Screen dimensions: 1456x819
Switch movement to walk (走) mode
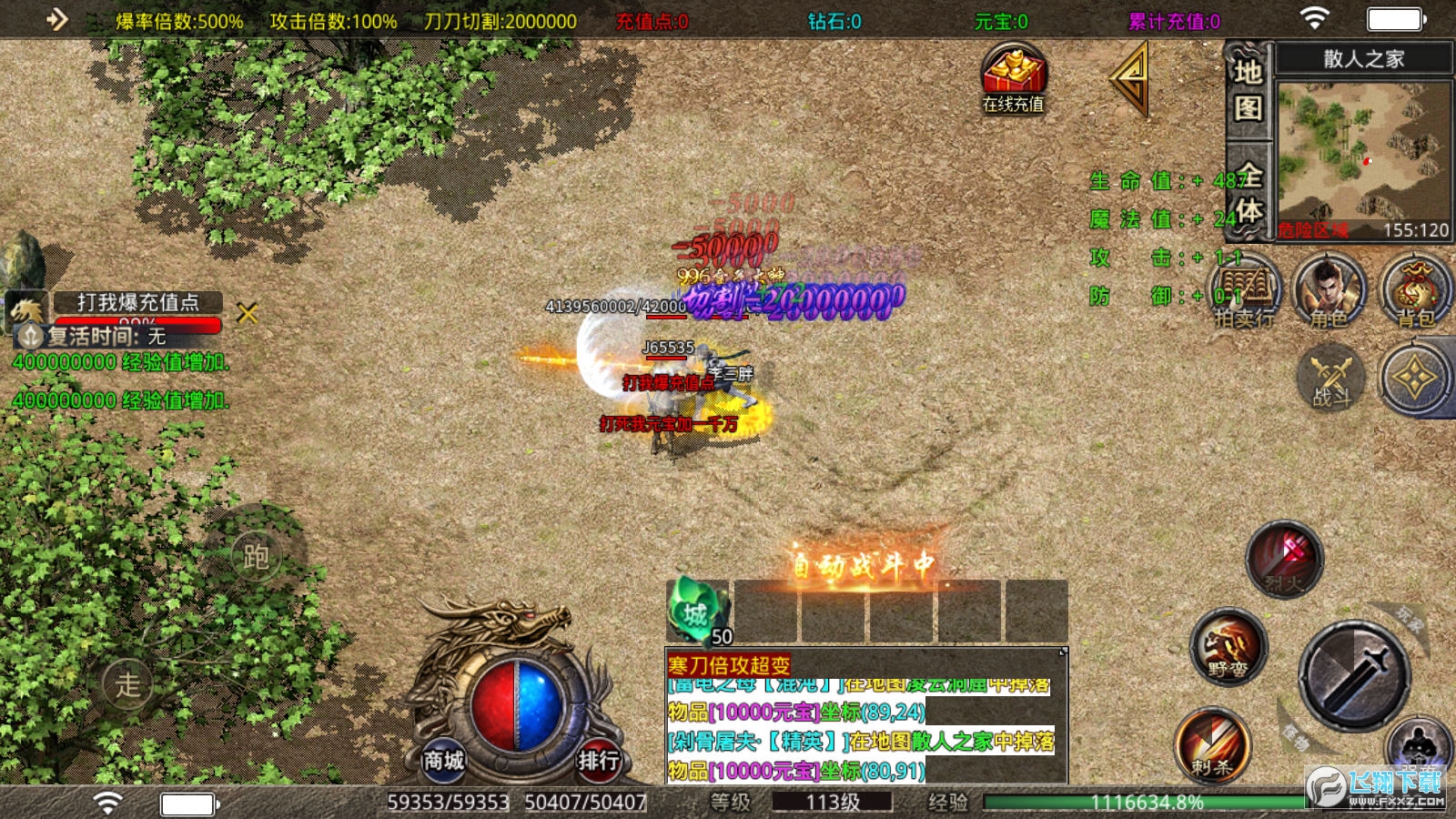[127, 683]
